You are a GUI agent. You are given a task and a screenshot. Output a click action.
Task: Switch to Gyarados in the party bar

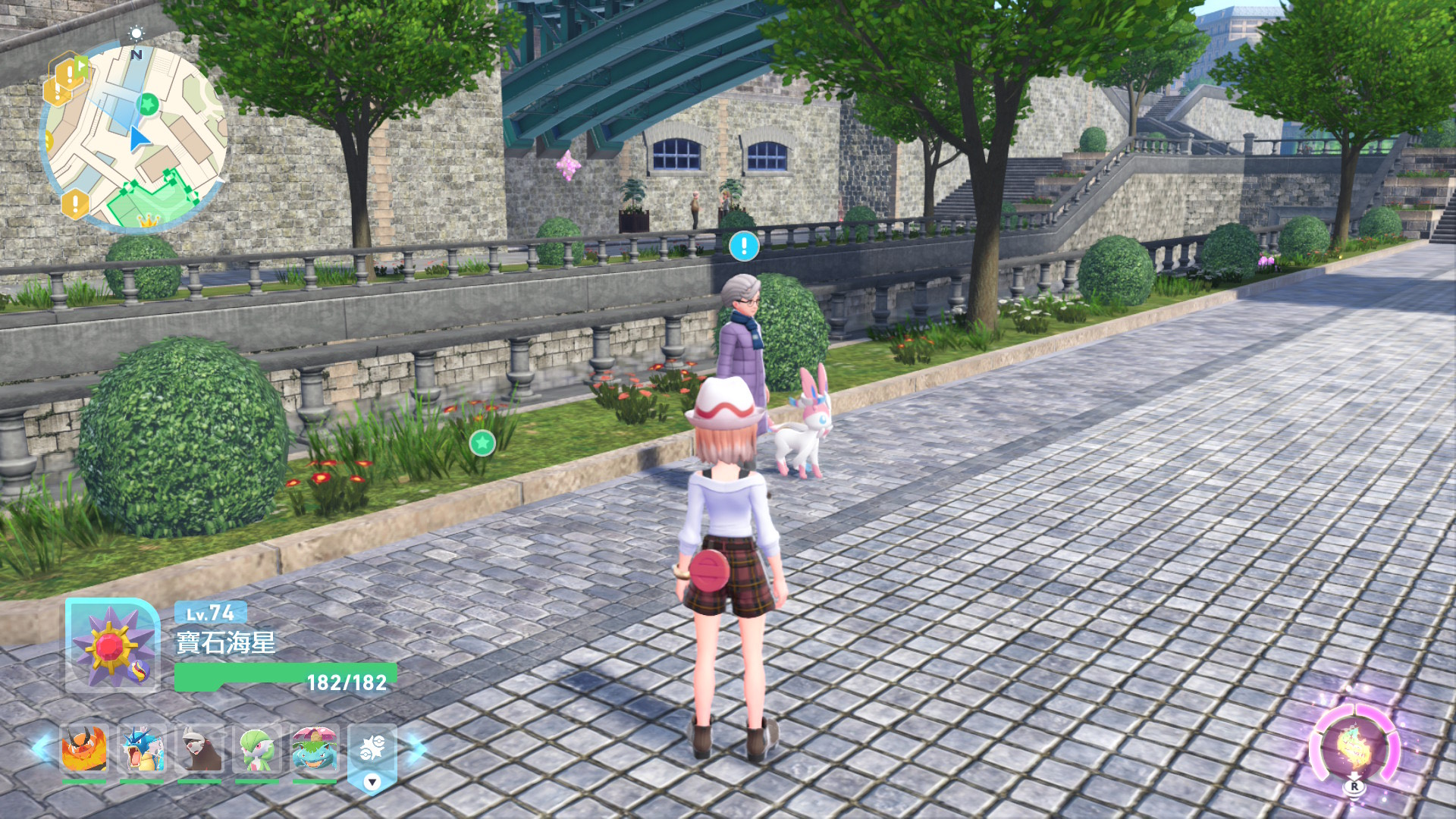click(x=142, y=750)
